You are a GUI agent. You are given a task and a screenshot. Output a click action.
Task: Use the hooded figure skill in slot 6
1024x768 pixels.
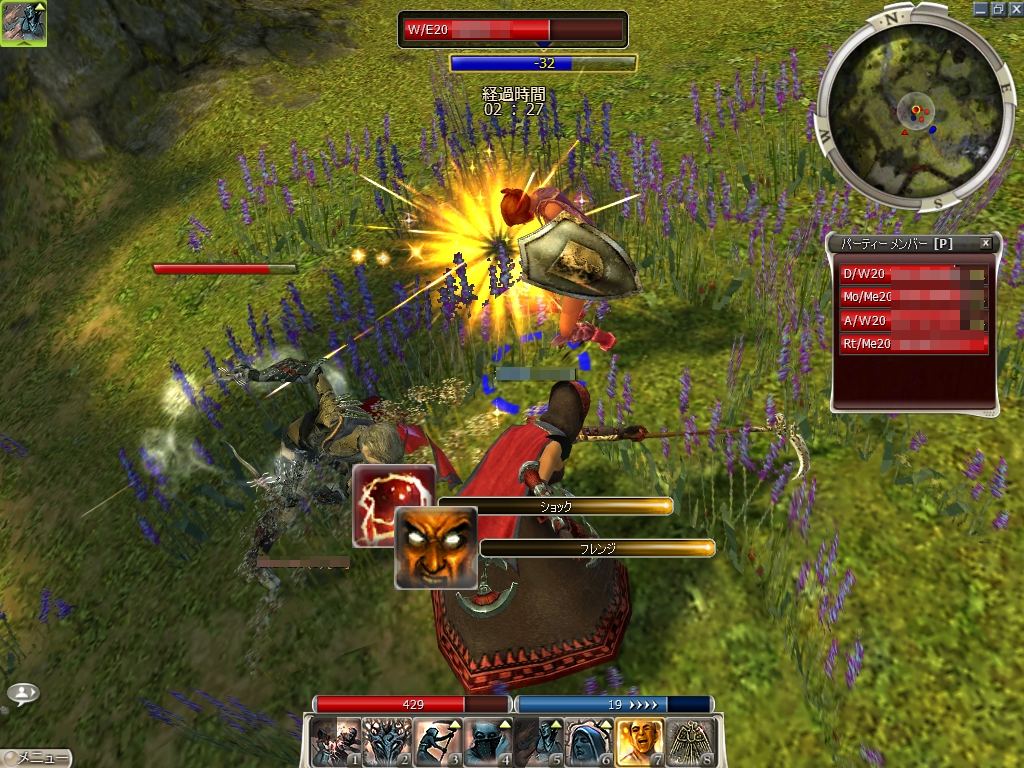(x=590, y=741)
